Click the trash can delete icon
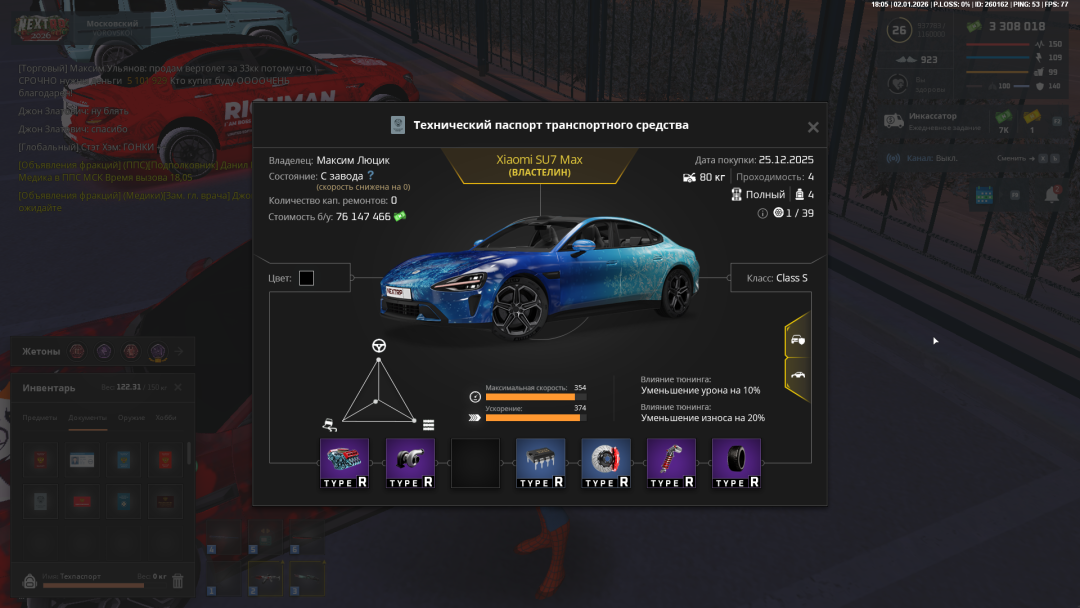 click(x=178, y=580)
